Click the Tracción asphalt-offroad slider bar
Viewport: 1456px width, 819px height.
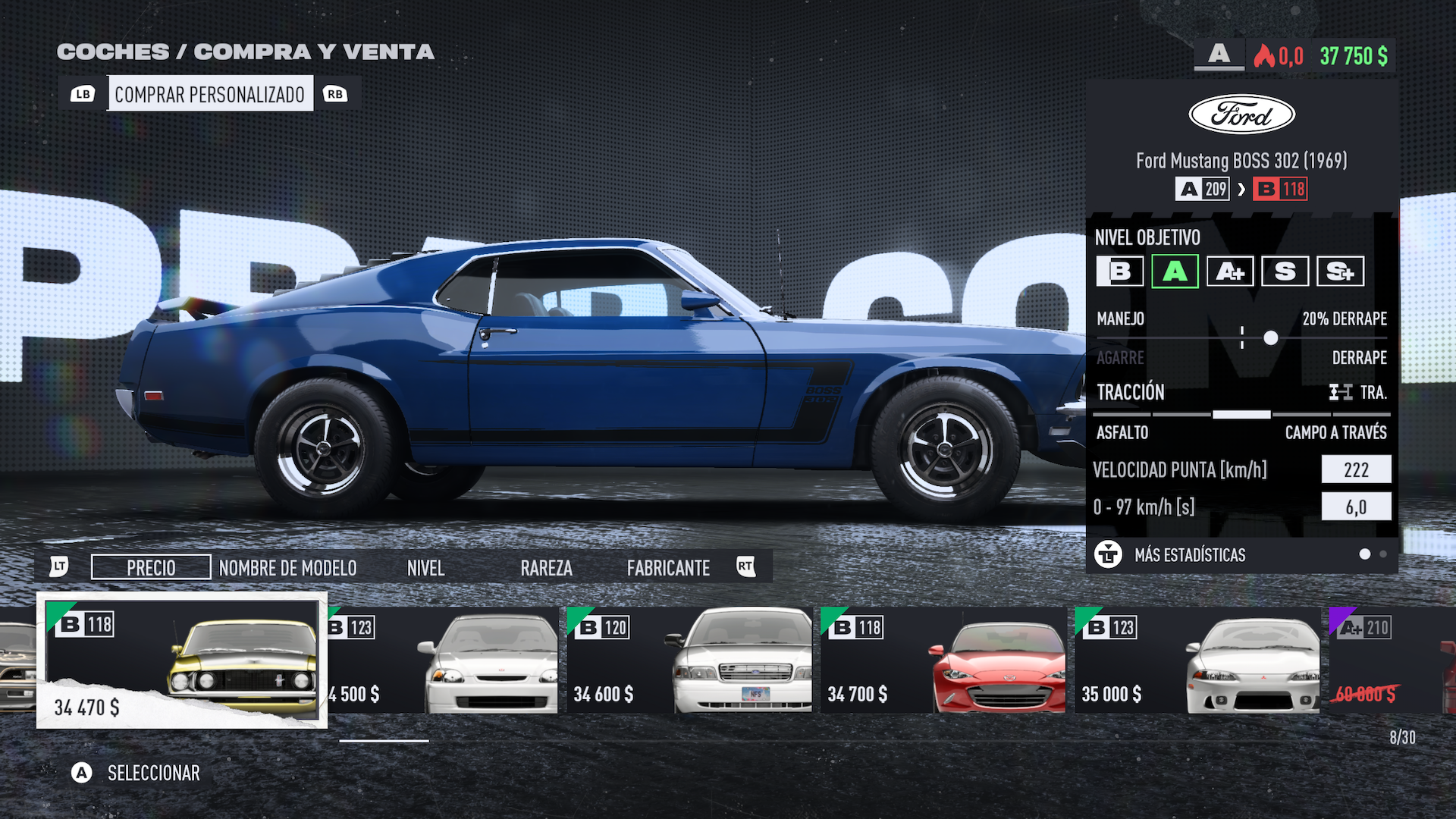tap(1241, 414)
